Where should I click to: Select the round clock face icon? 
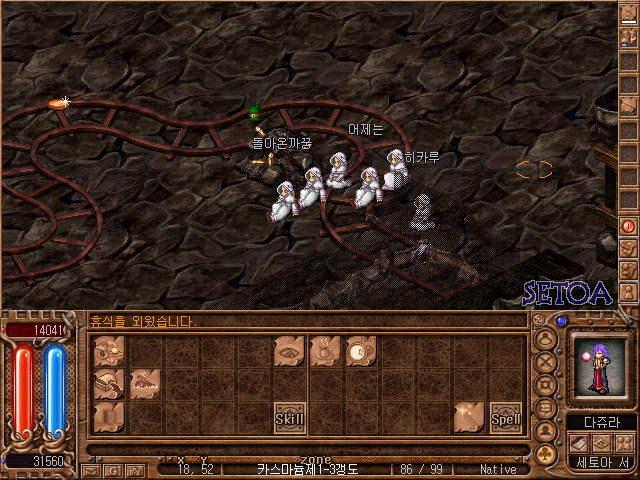tap(361, 351)
